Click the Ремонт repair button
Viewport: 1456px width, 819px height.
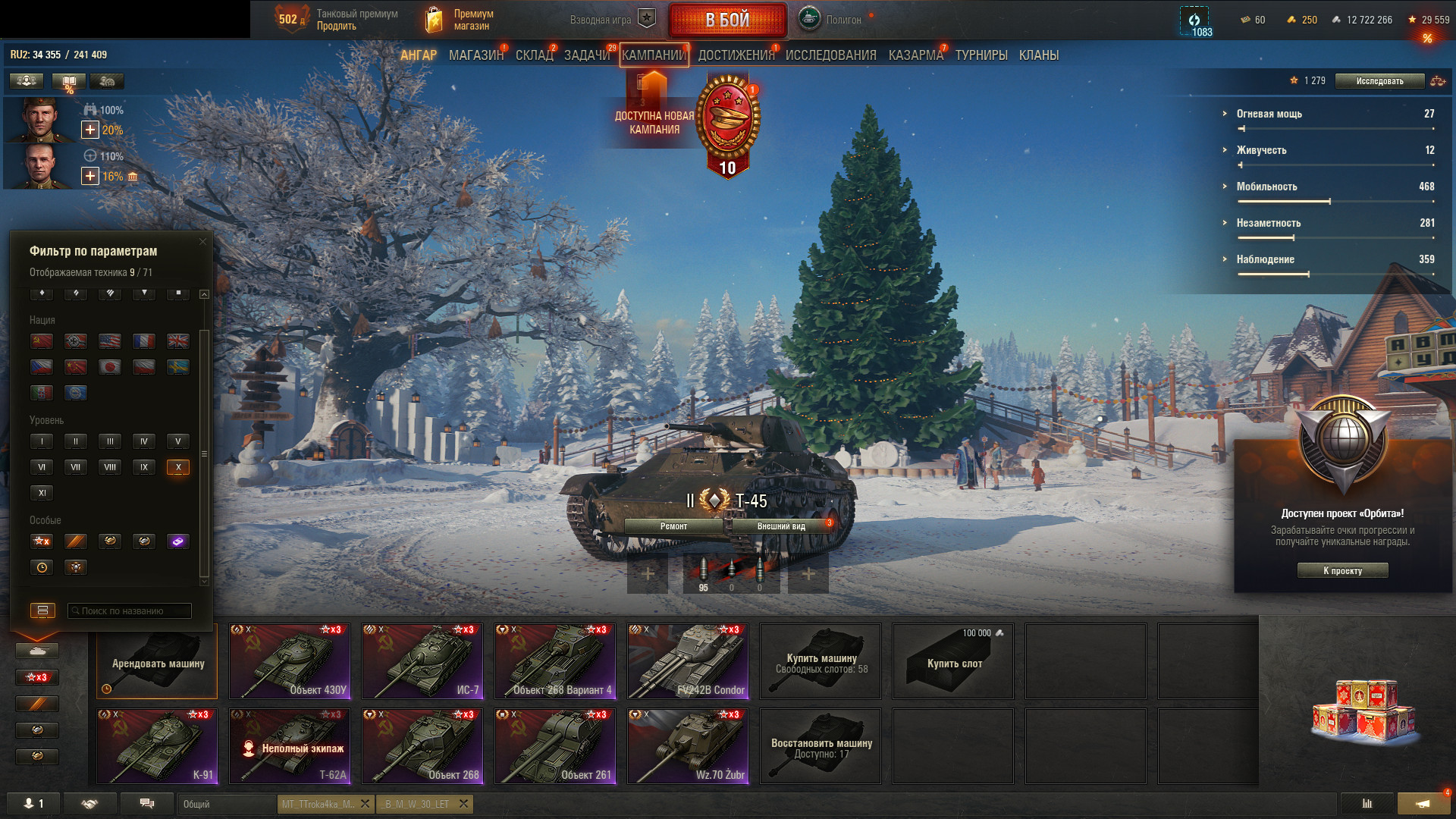tap(673, 526)
